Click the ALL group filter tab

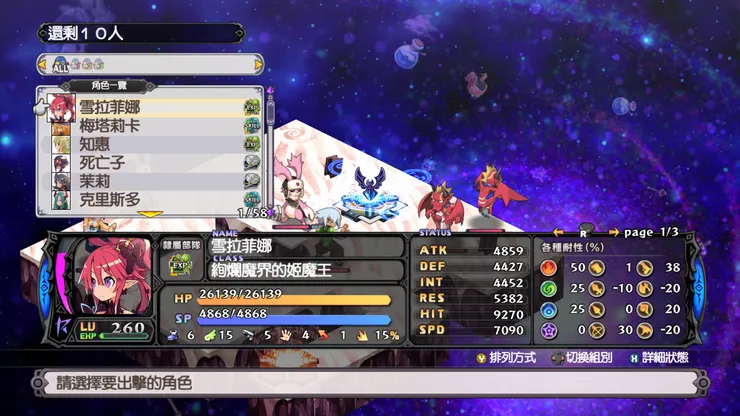coord(62,65)
